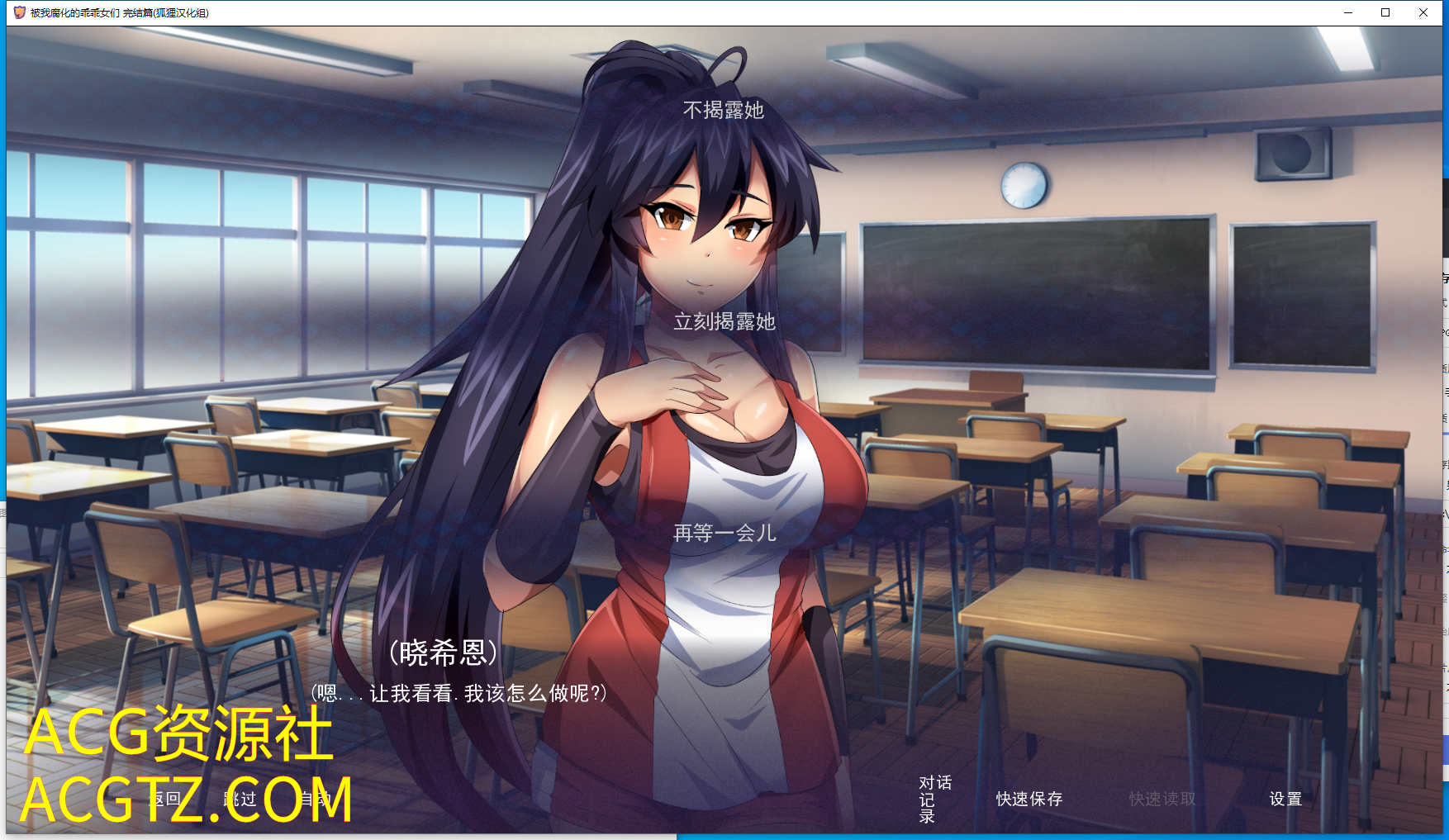The width and height of the screenshot is (1449, 840).
Task: Close the game window
Action: 1423,12
